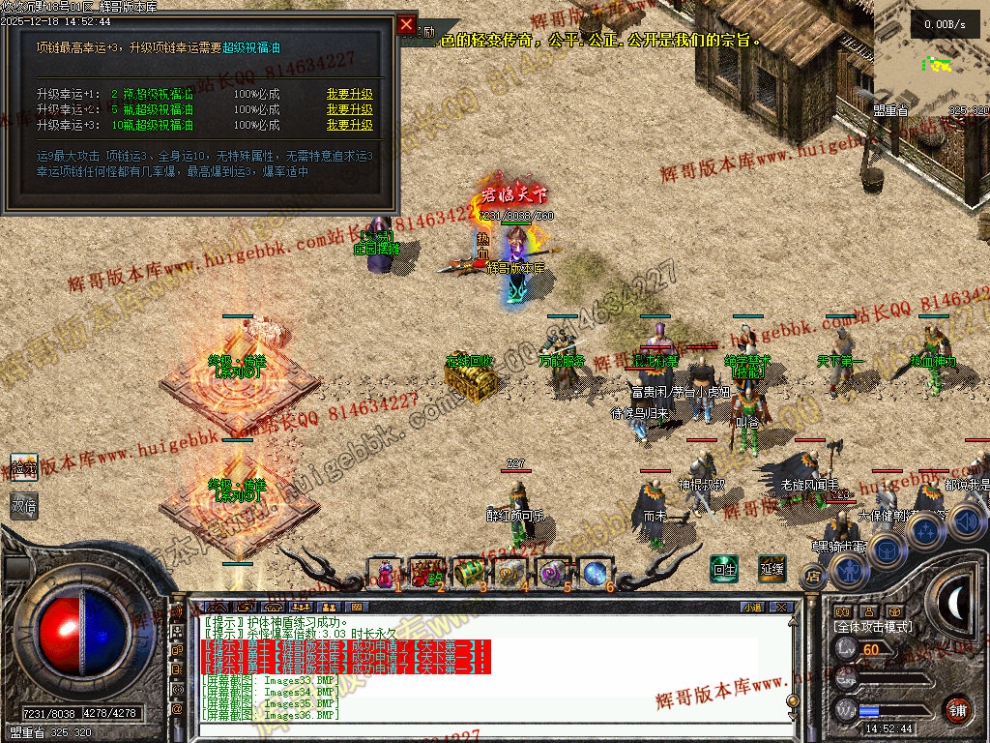Switch the 全体攻击模式 attack mode label
Viewport: 990px width, 743px height.
(x=873, y=626)
